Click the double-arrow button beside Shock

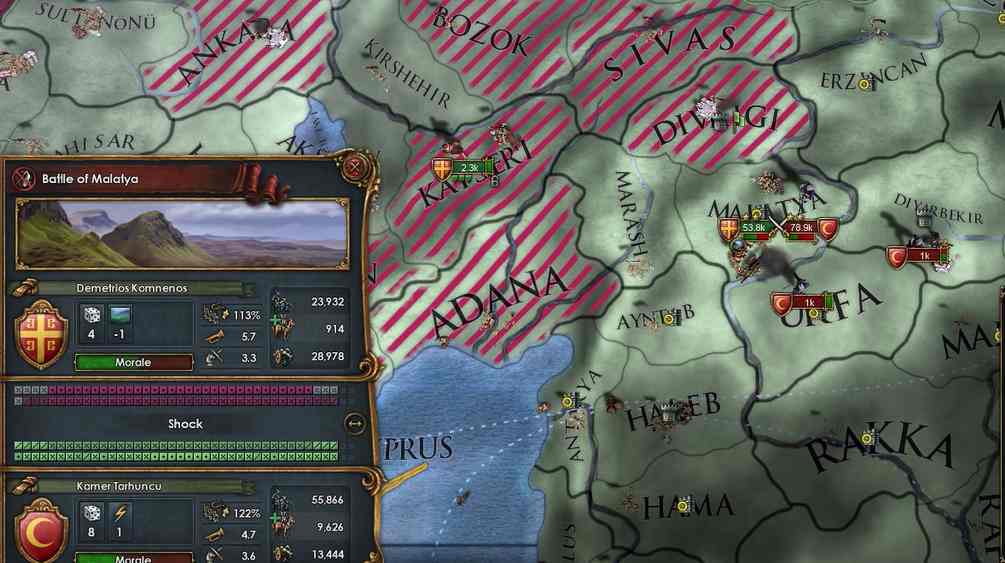(x=354, y=424)
